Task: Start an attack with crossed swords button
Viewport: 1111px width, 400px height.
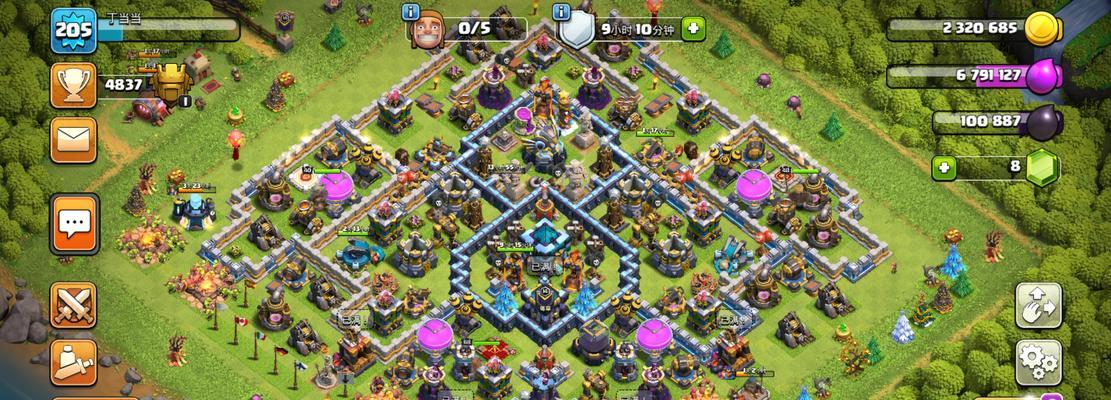Action: pyautogui.click(x=73, y=304)
